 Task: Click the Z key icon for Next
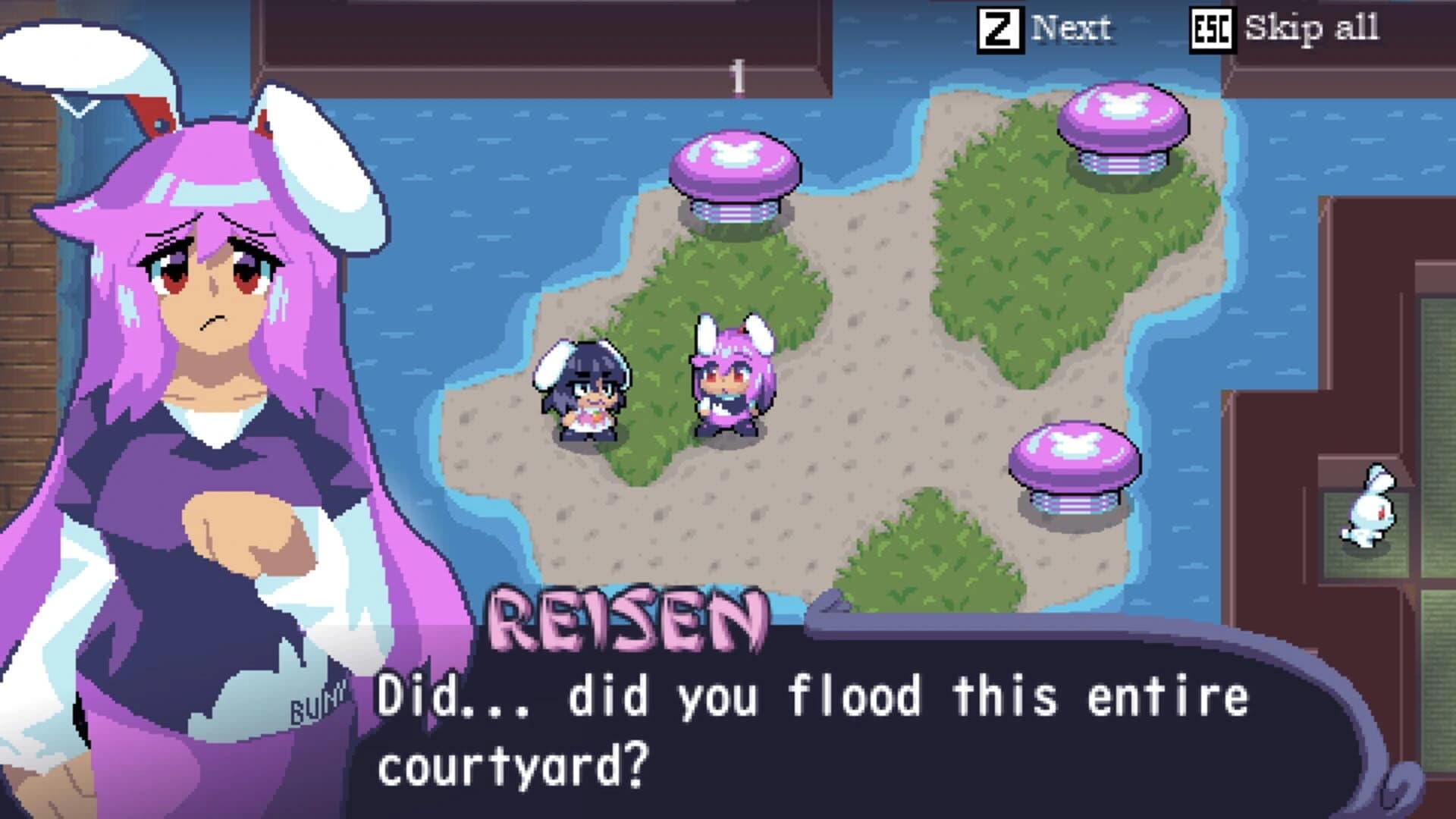[x=999, y=29]
